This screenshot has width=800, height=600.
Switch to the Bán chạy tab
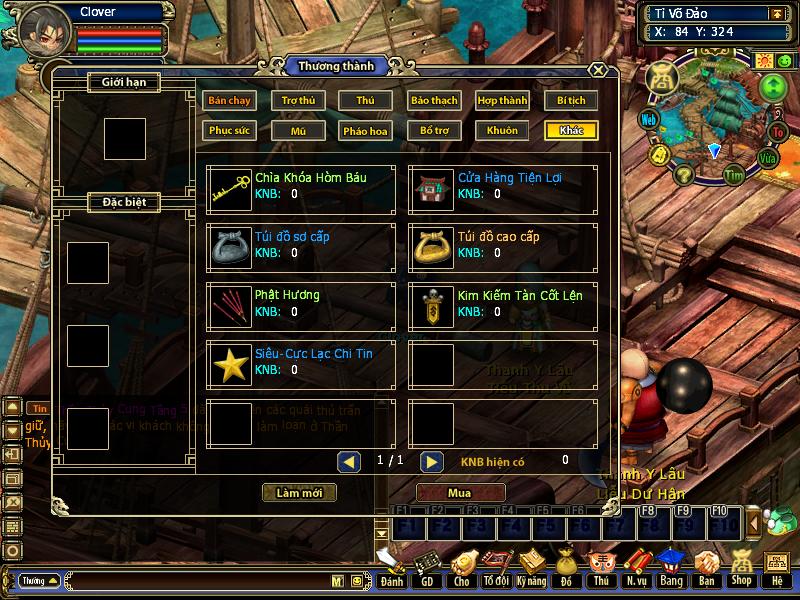pyautogui.click(x=229, y=100)
